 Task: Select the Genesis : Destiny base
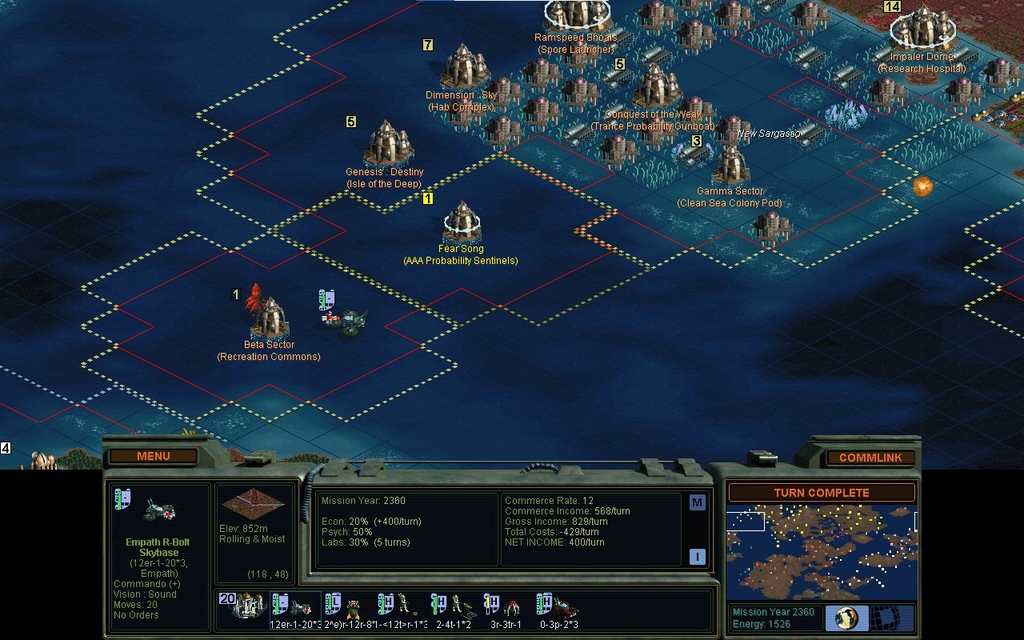(x=388, y=145)
